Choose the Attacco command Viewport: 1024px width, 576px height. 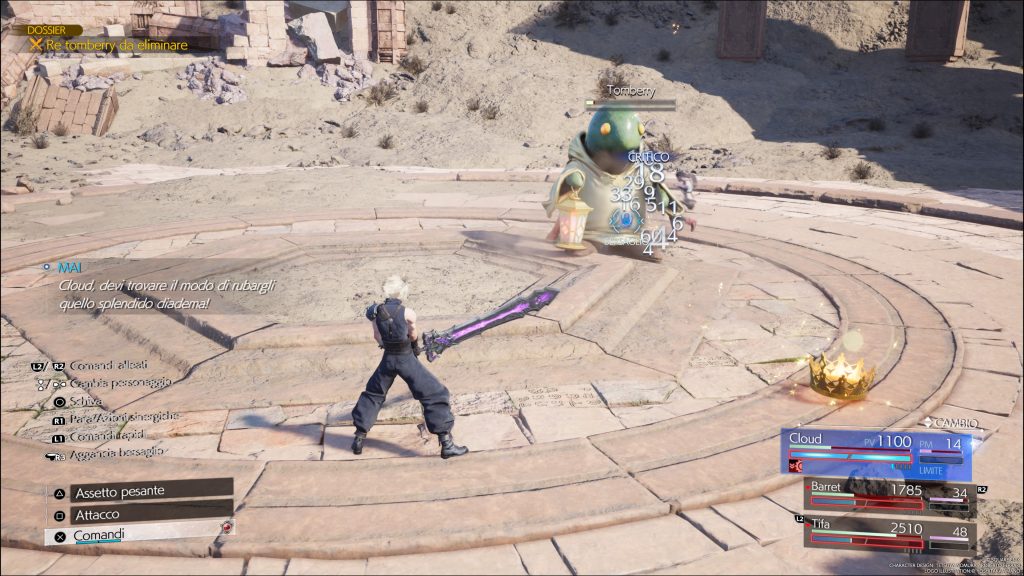tap(138, 513)
